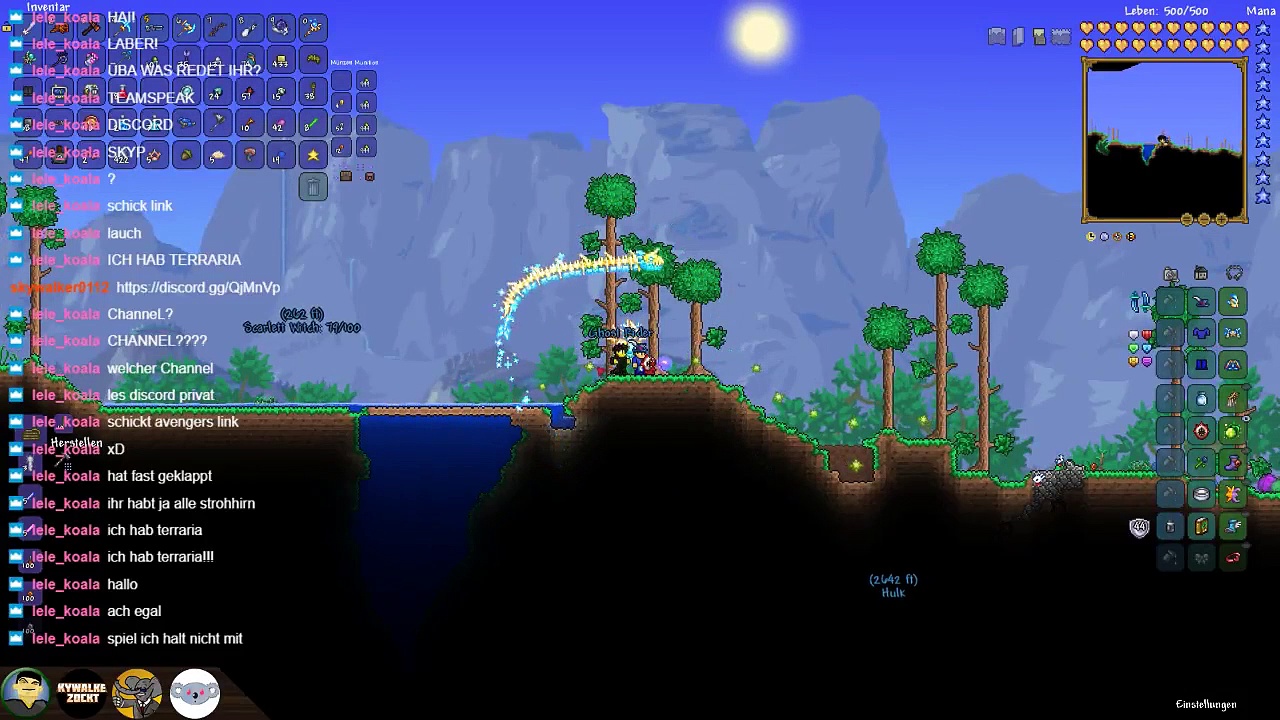This screenshot has width=1280, height=720.
Task: Select the spellbook accessory slot
Action: pyautogui.click(x=1201, y=526)
